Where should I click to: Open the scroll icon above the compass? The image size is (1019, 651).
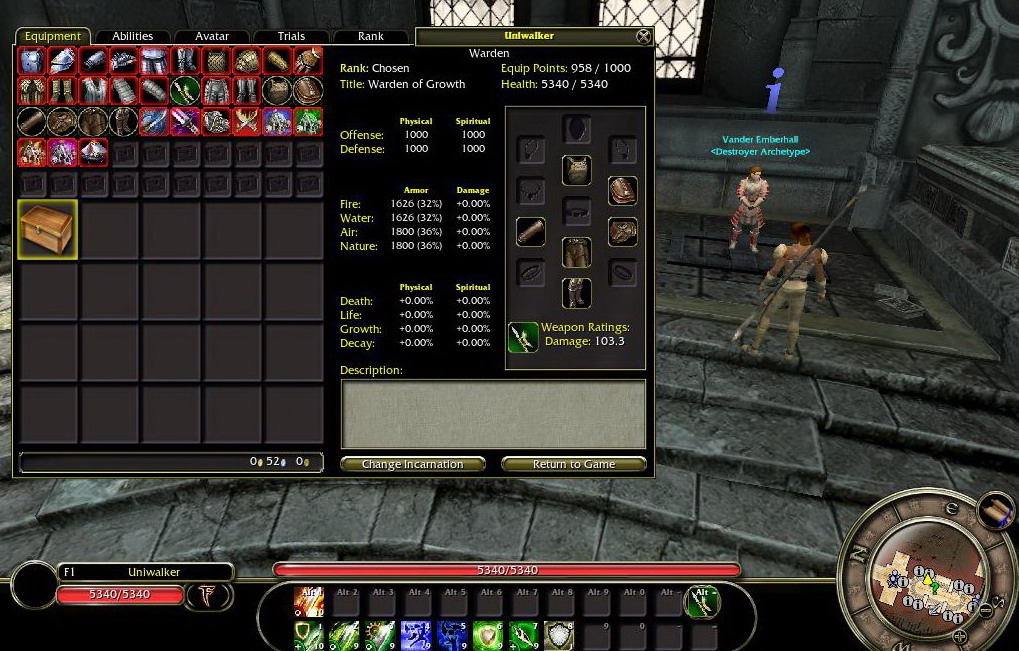pos(995,509)
